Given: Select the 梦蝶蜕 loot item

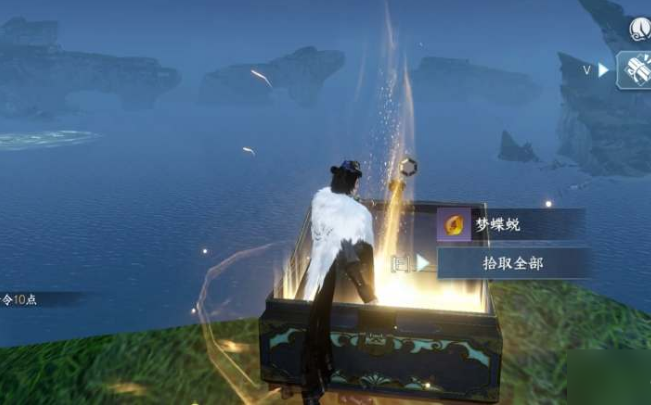Looking at the screenshot, I should (510, 225).
